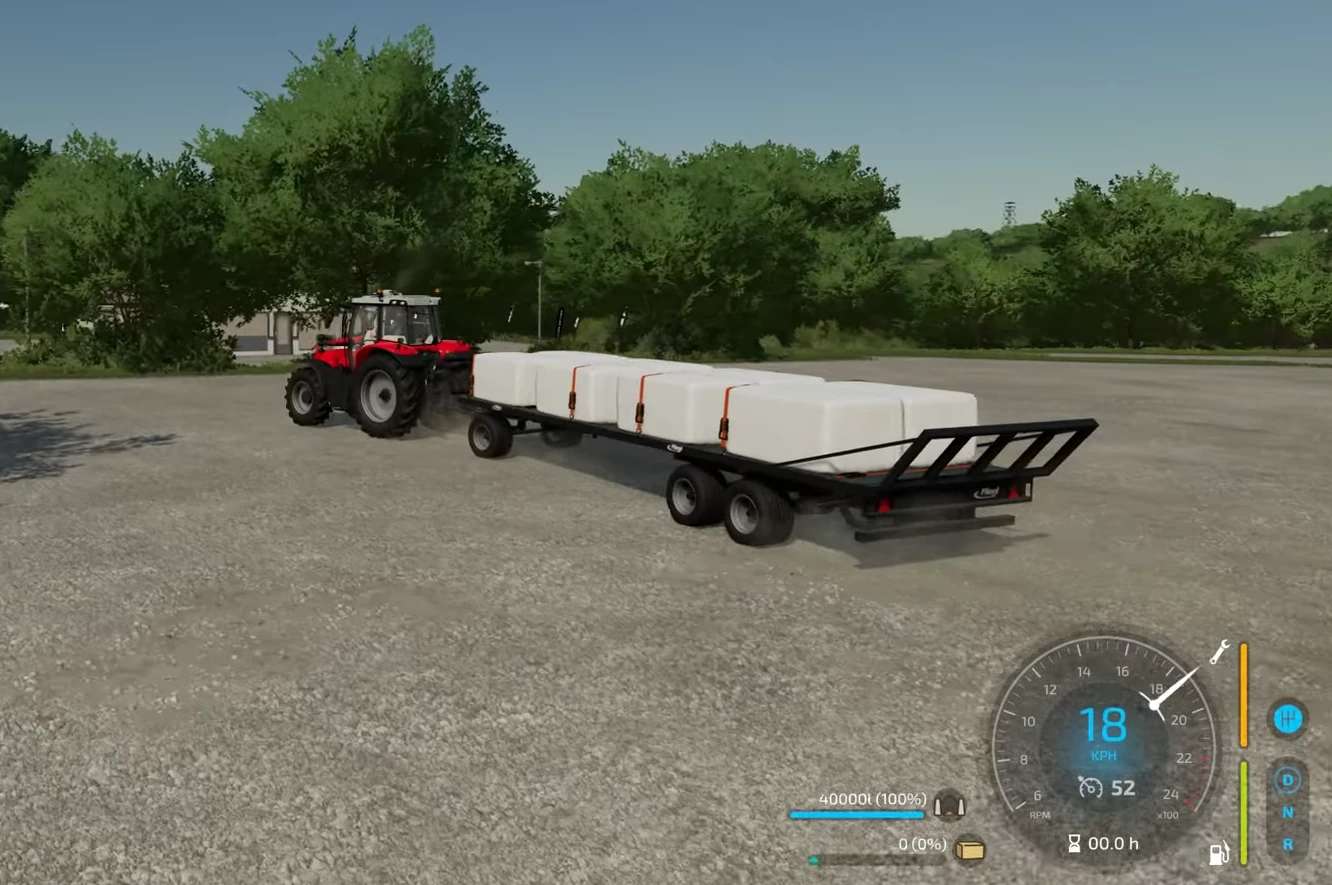1332x885 pixels.
Task: Click the 0 (0%) fill label
Action: (x=922, y=842)
